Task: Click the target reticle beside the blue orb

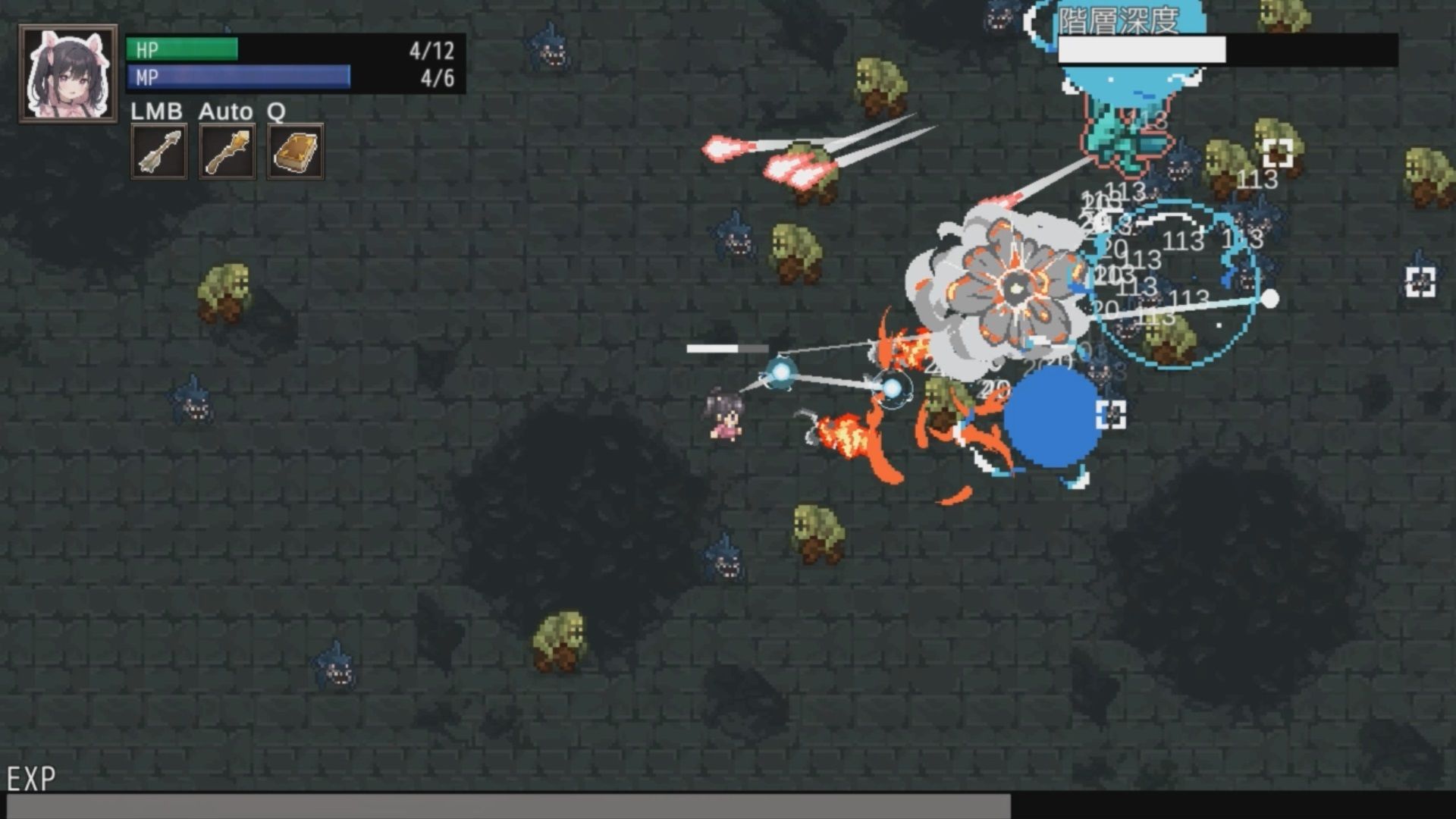Action: pos(1110,414)
